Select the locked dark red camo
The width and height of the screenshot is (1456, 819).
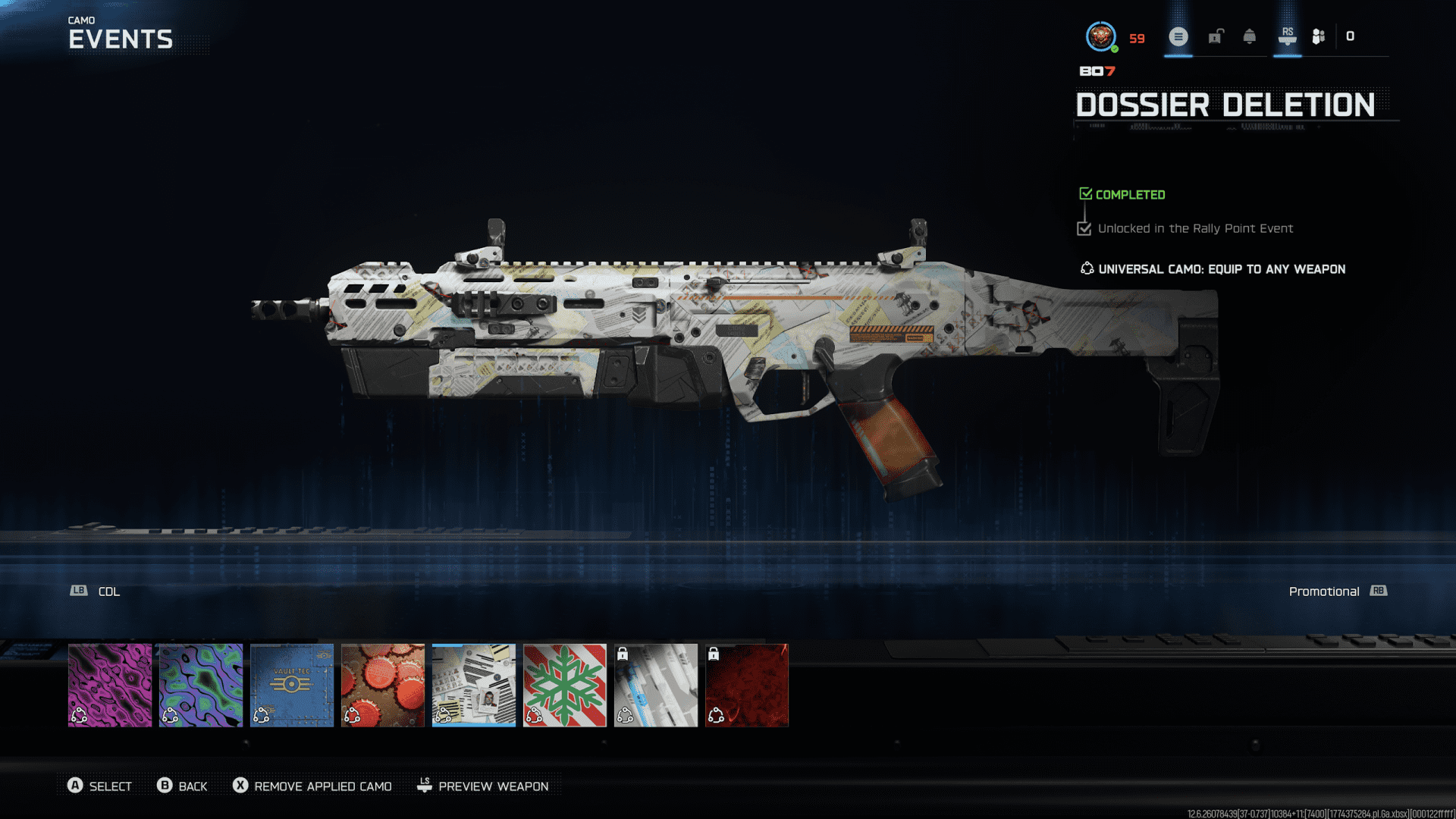coord(747,686)
